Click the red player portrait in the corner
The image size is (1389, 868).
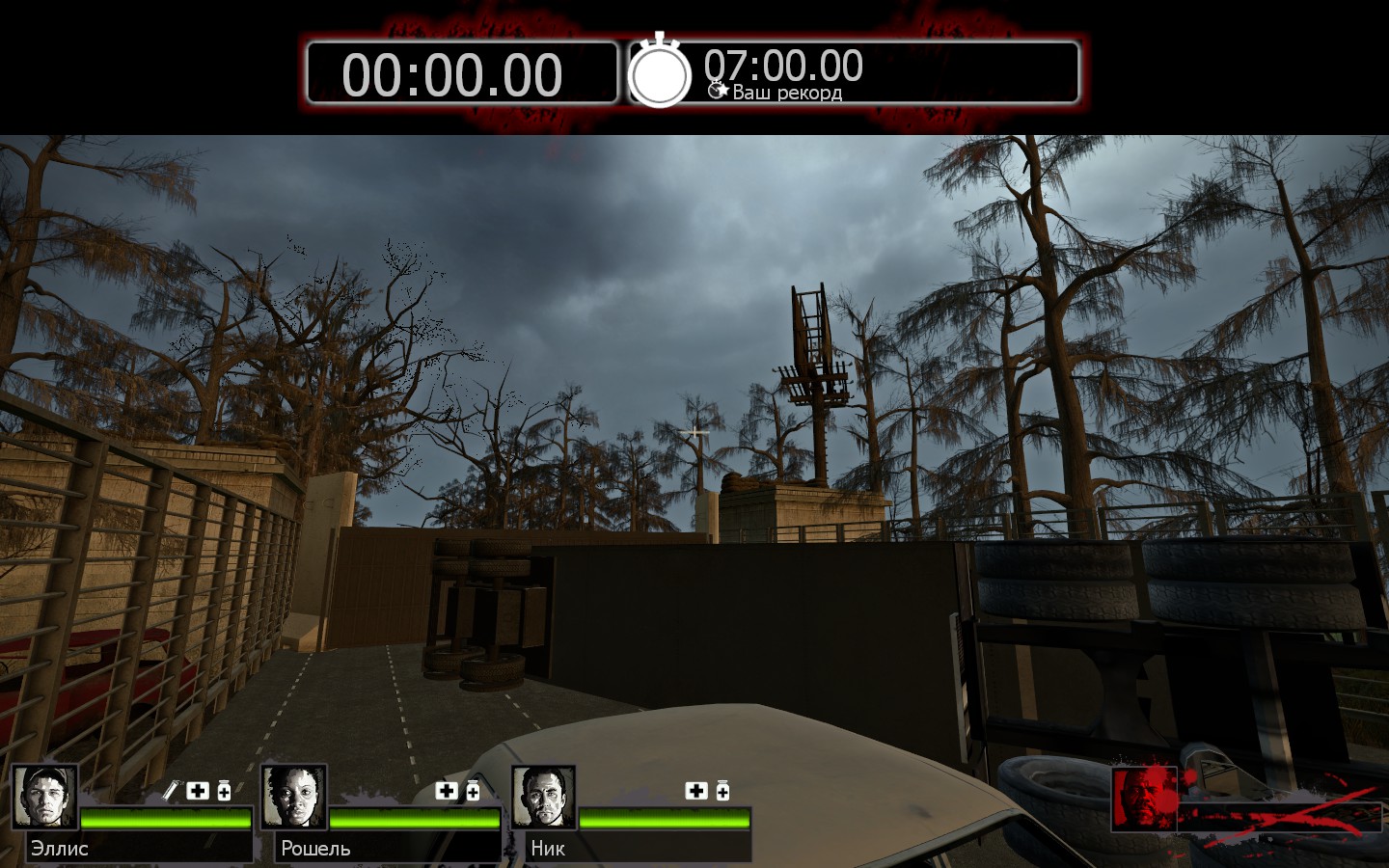(1144, 799)
